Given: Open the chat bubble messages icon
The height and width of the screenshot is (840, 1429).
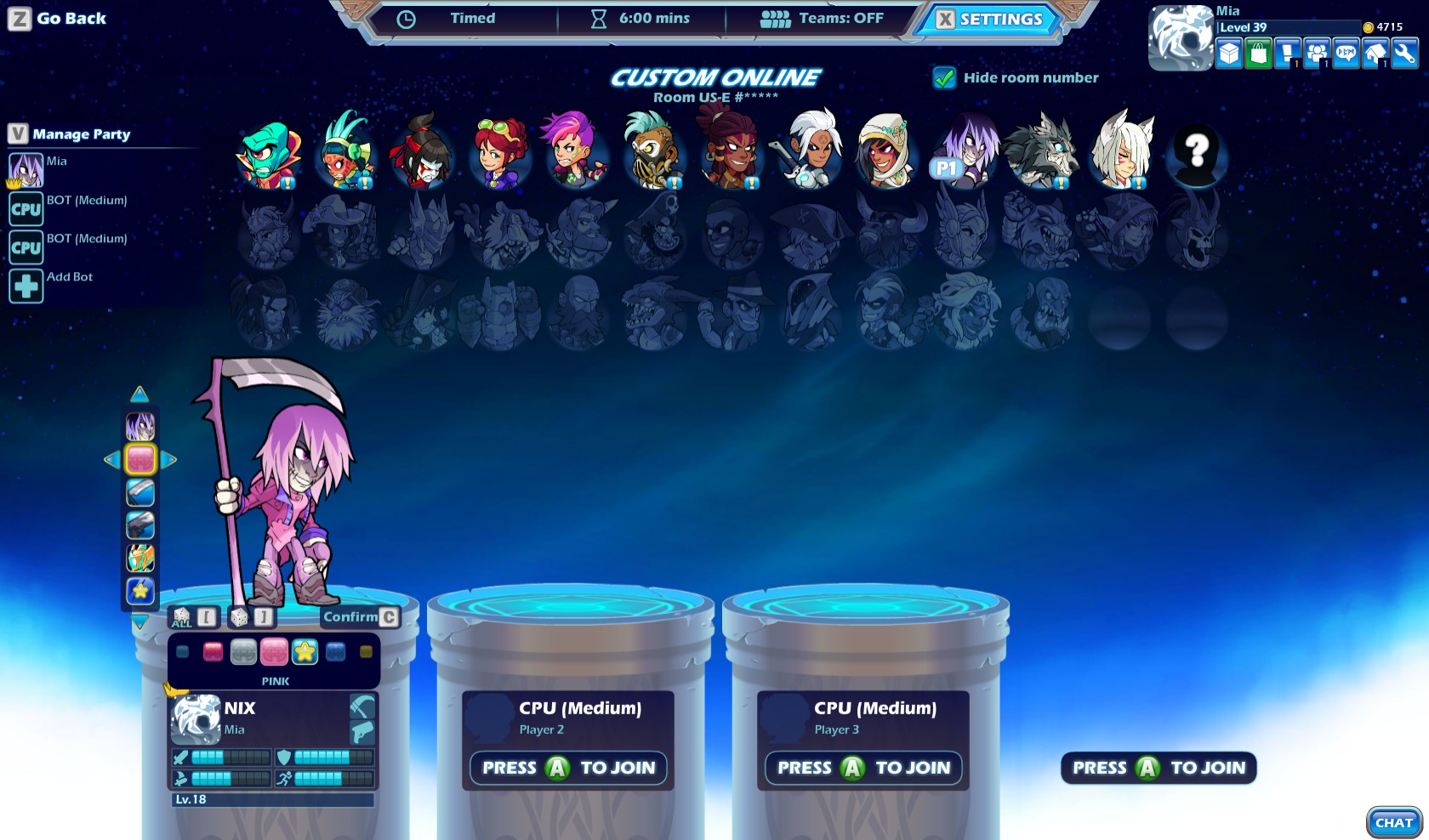Looking at the screenshot, I should [x=1346, y=53].
